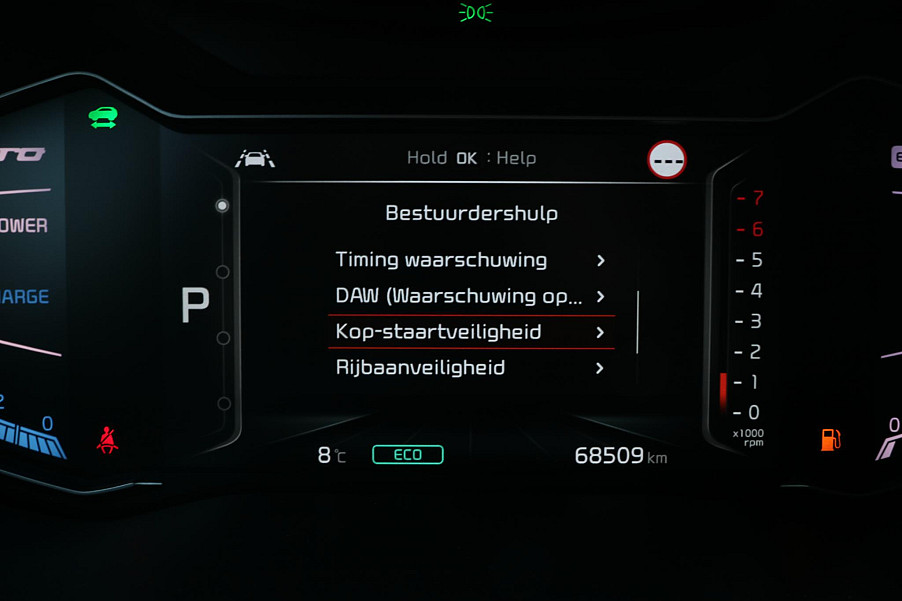Click the lane keeping assist car icon
This screenshot has width=902, height=601.
click(254, 158)
